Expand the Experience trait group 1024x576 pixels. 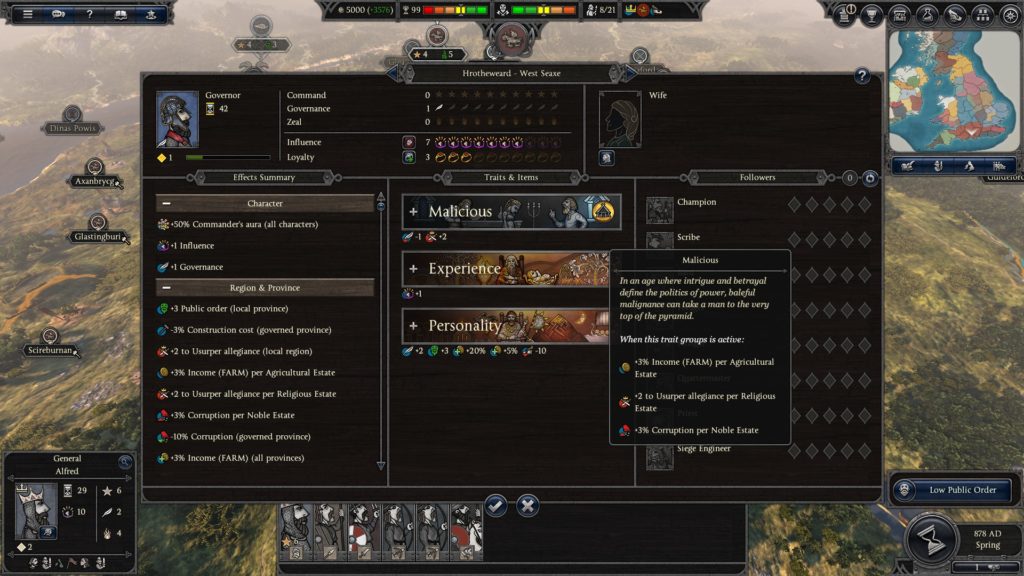pos(413,269)
